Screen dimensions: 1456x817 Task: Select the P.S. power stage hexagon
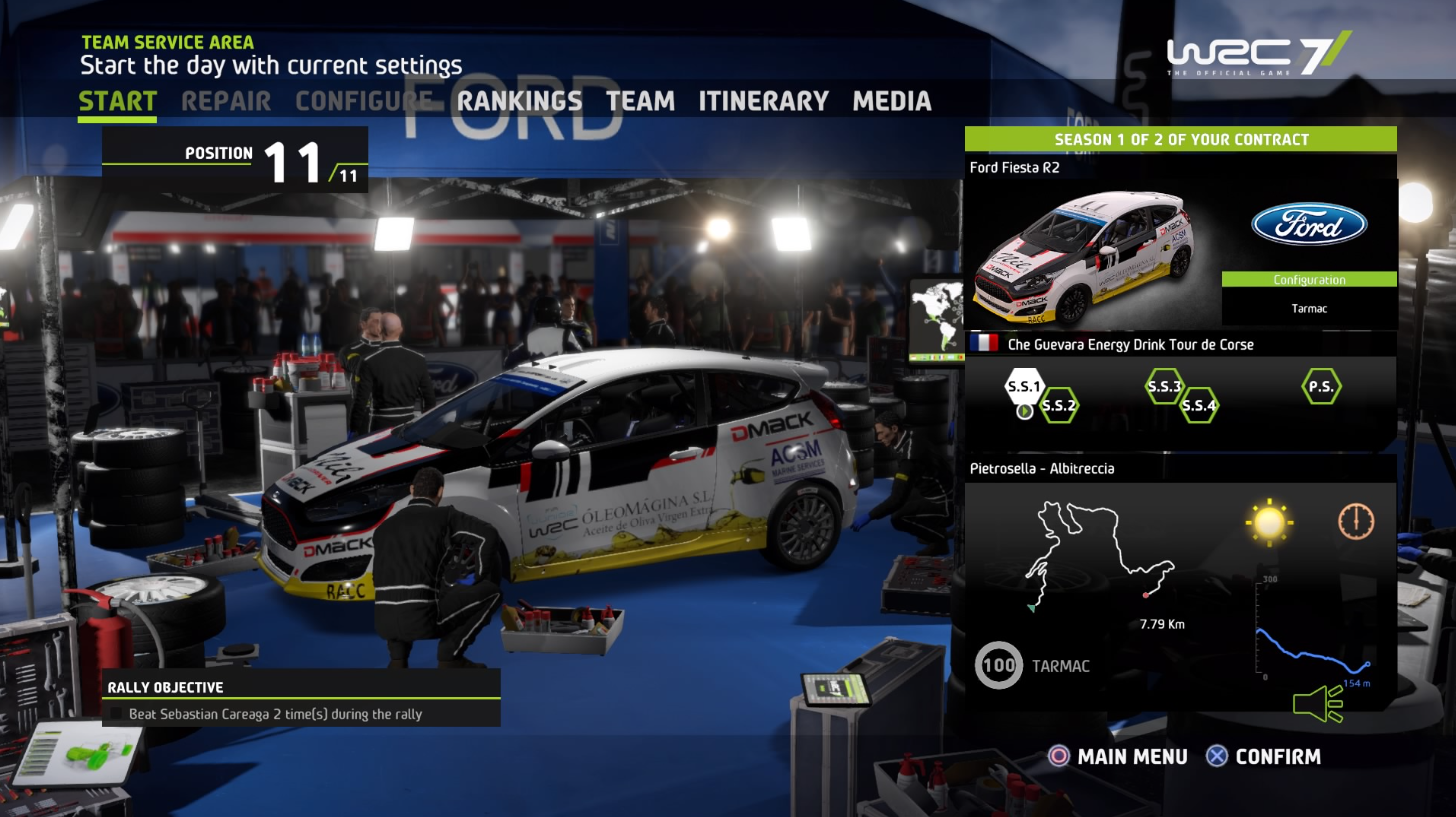pyautogui.click(x=1321, y=386)
